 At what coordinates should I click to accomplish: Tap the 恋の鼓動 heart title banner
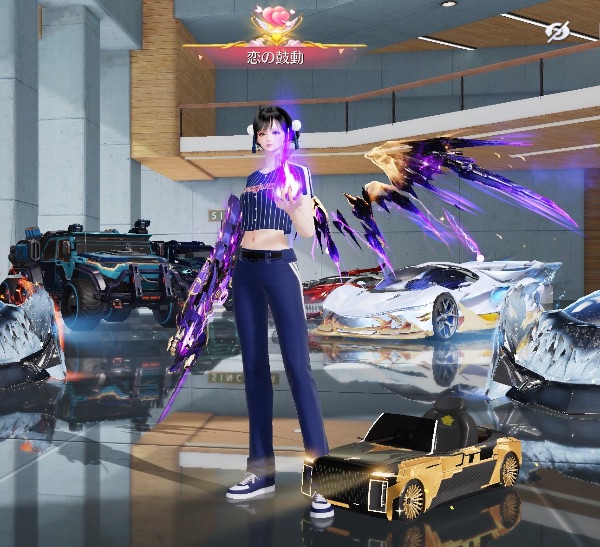274,40
